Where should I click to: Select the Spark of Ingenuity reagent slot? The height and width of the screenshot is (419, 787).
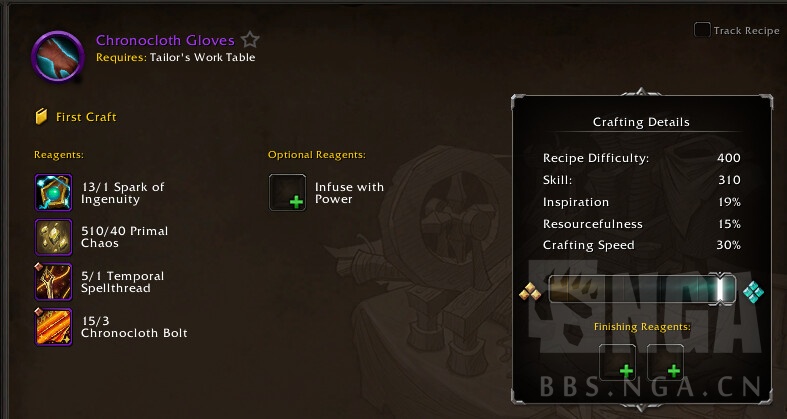pyautogui.click(x=53, y=192)
